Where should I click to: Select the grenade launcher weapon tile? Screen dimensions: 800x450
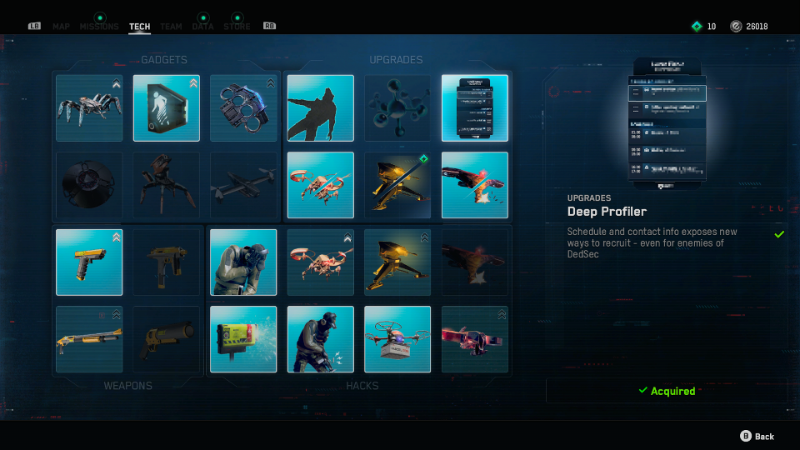pos(166,339)
